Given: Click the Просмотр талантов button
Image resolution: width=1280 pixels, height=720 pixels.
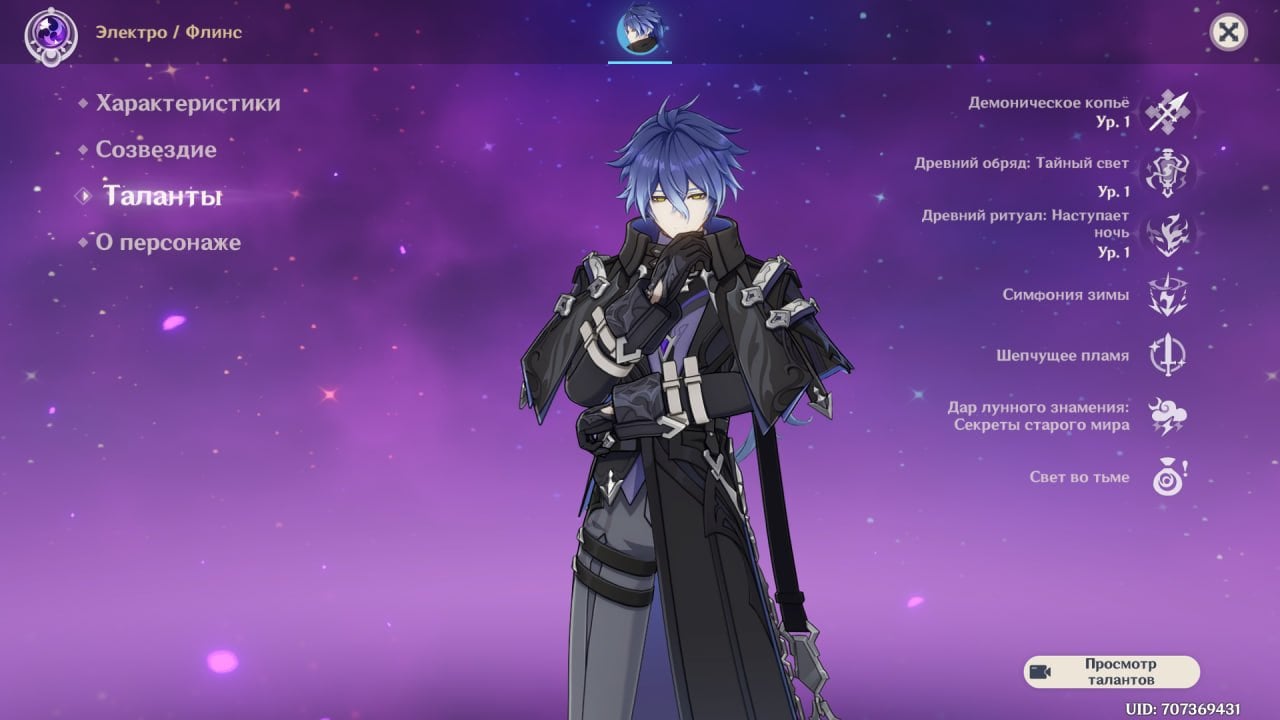Looking at the screenshot, I should coord(1111,672).
